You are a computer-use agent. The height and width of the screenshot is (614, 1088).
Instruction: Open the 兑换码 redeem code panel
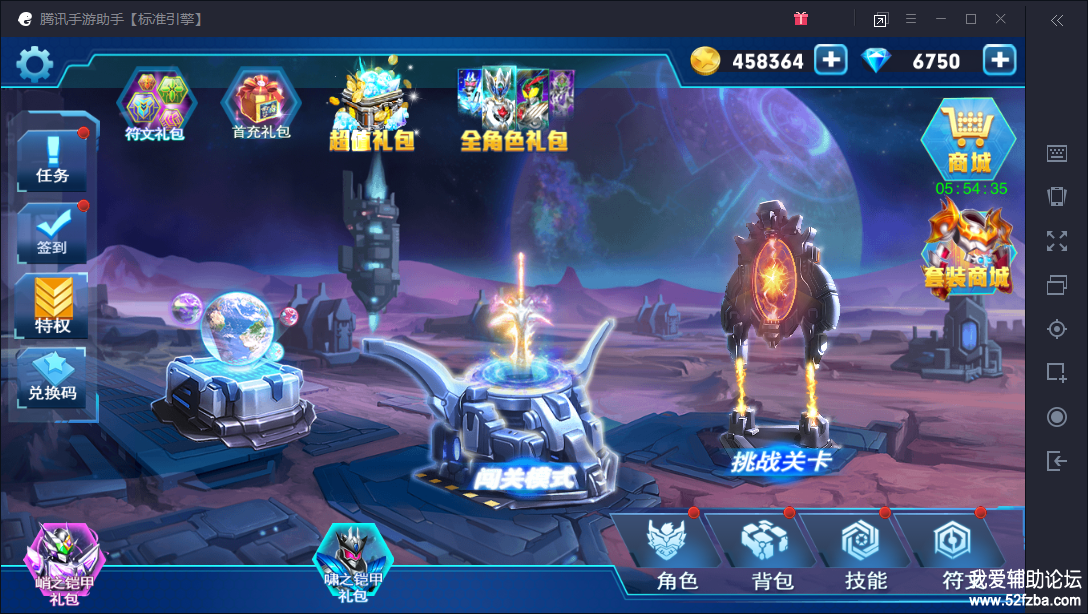pyautogui.click(x=52, y=379)
